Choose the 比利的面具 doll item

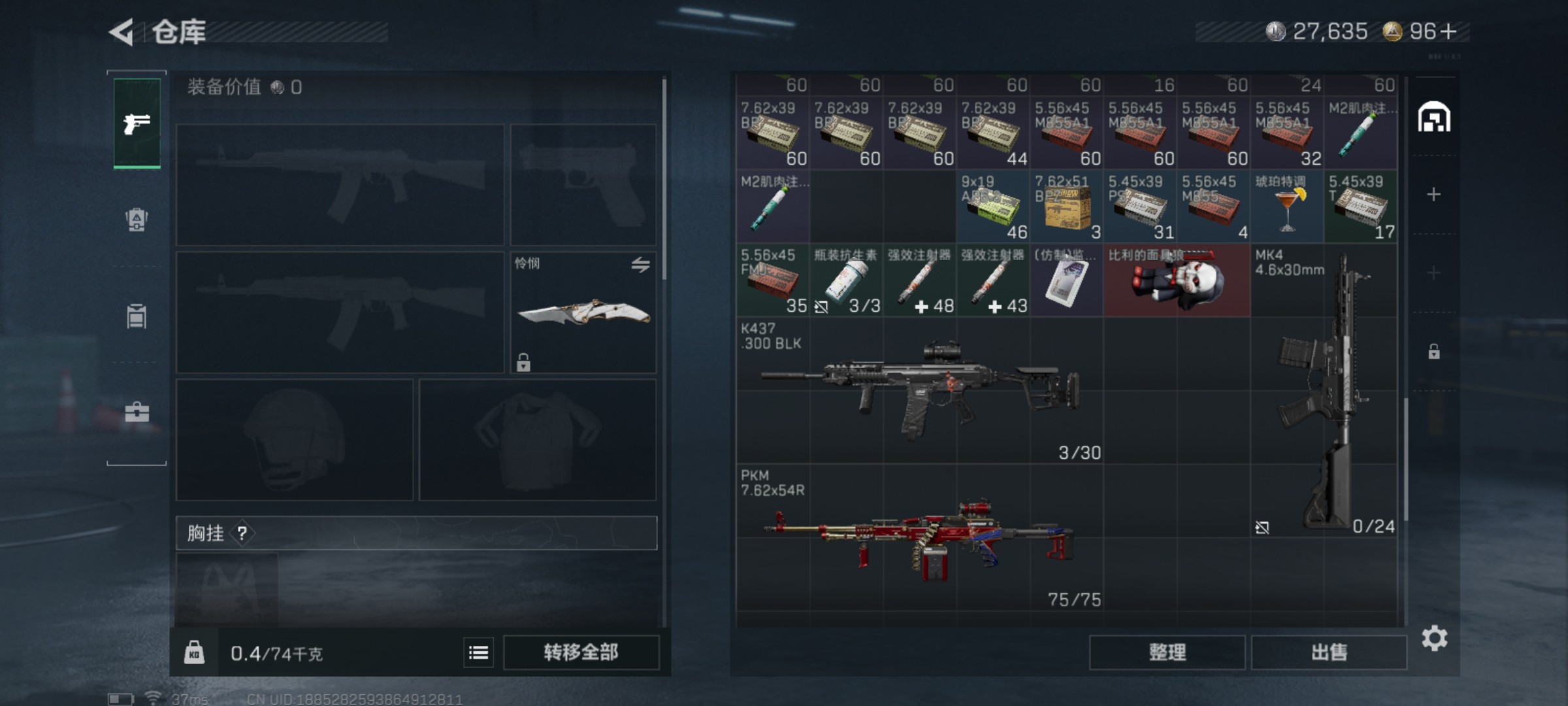[x=1176, y=281]
